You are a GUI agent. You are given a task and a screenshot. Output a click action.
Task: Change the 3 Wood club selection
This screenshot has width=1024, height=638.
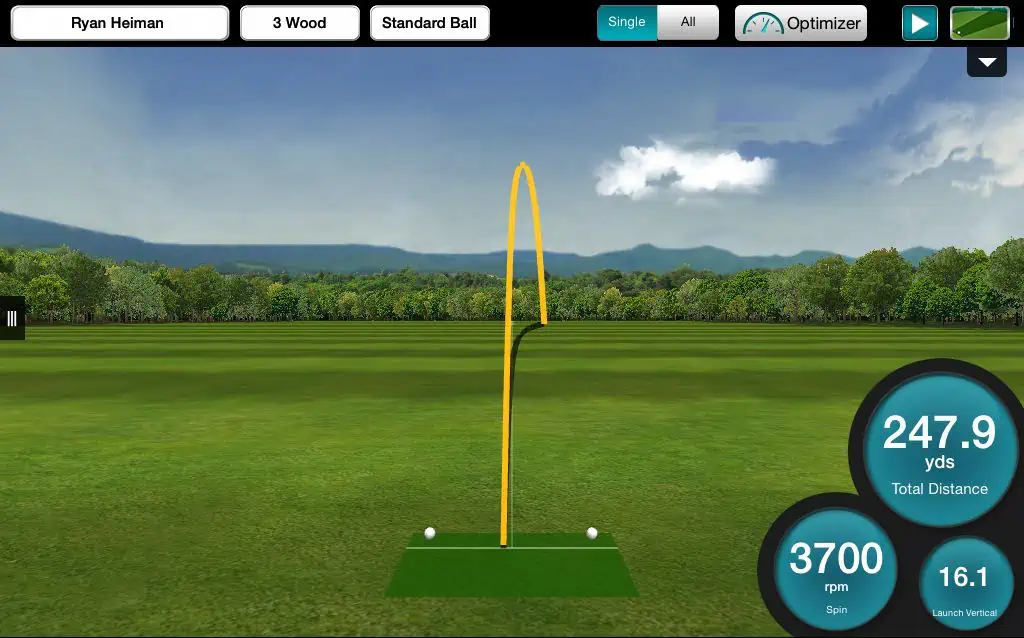tap(300, 23)
